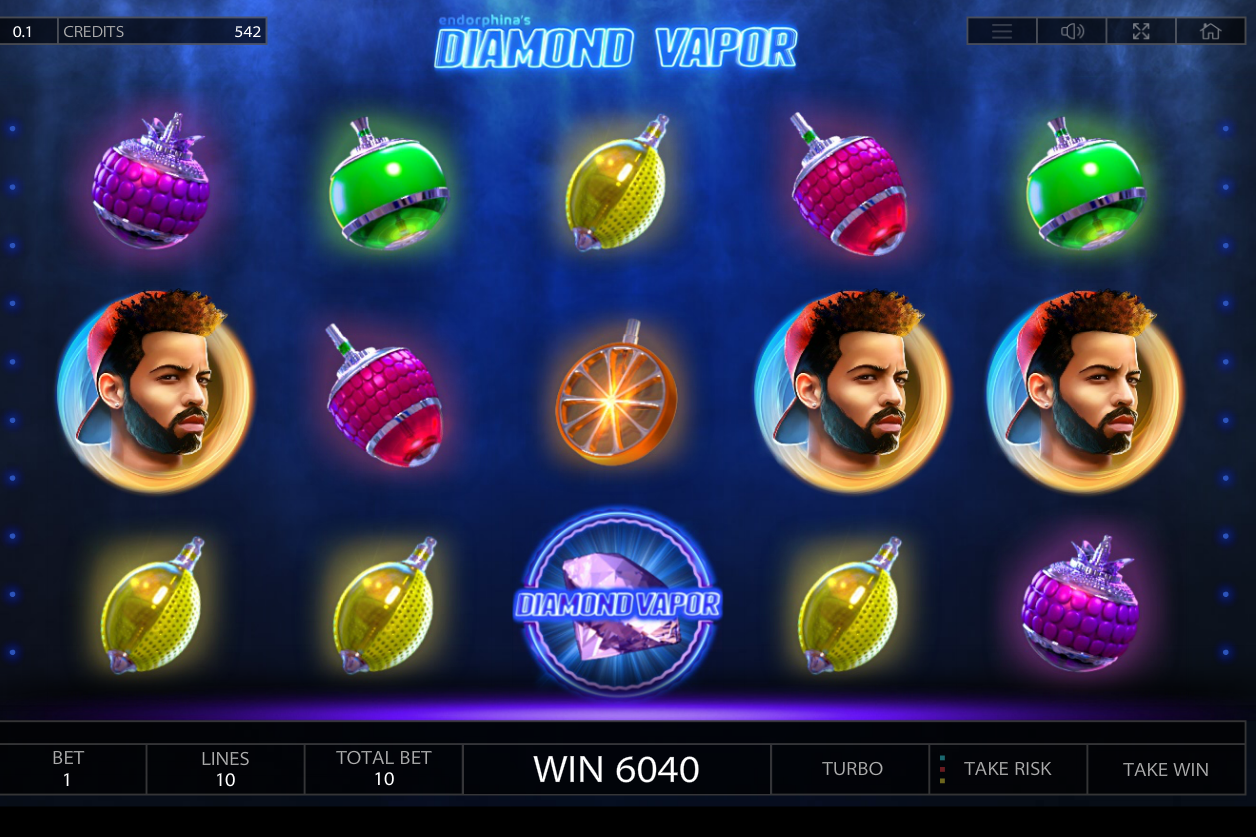Go to the home screen
The image size is (1256, 837).
click(x=1210, y=31)
